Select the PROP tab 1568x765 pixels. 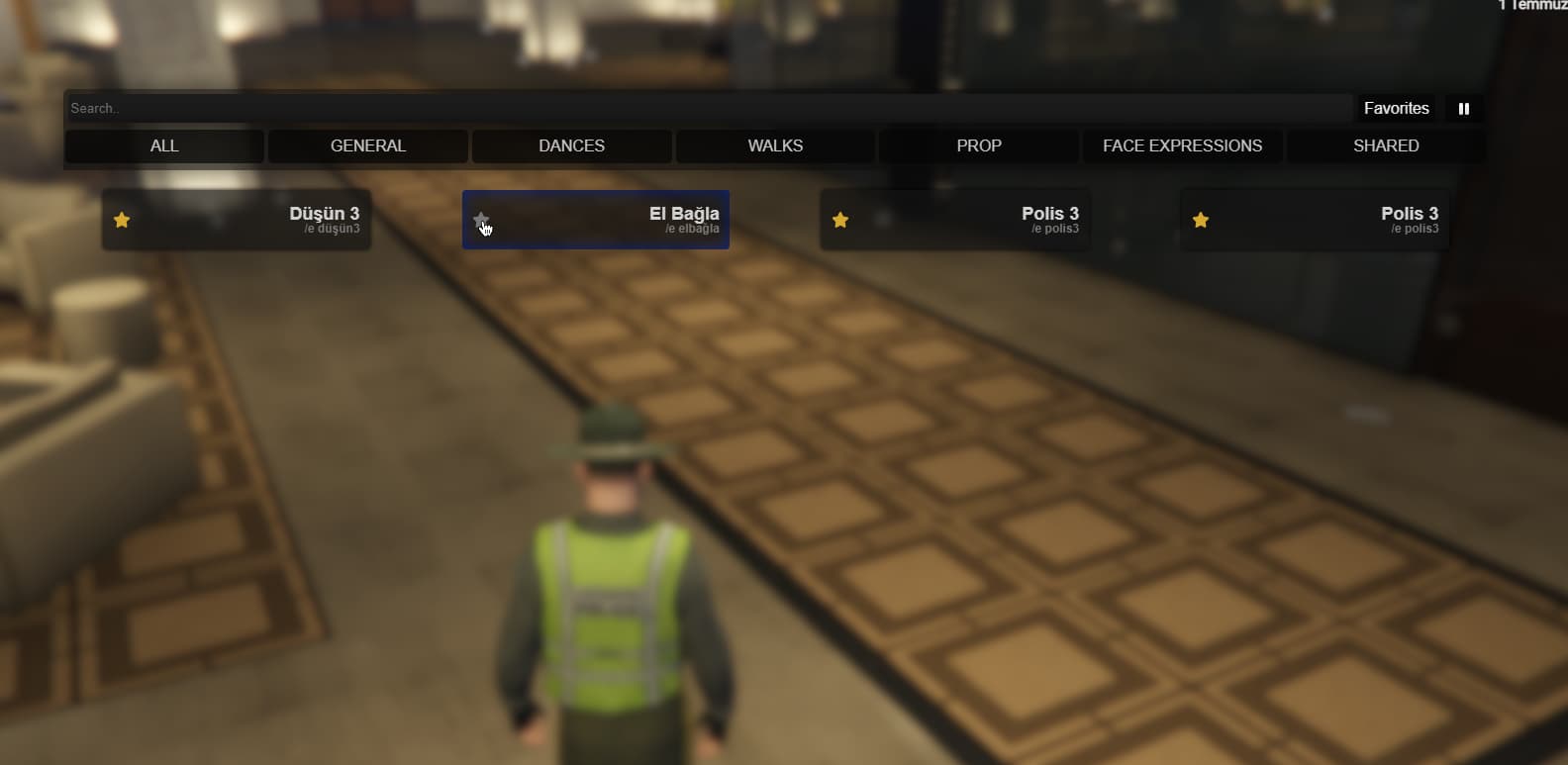(x=979, y=145)
